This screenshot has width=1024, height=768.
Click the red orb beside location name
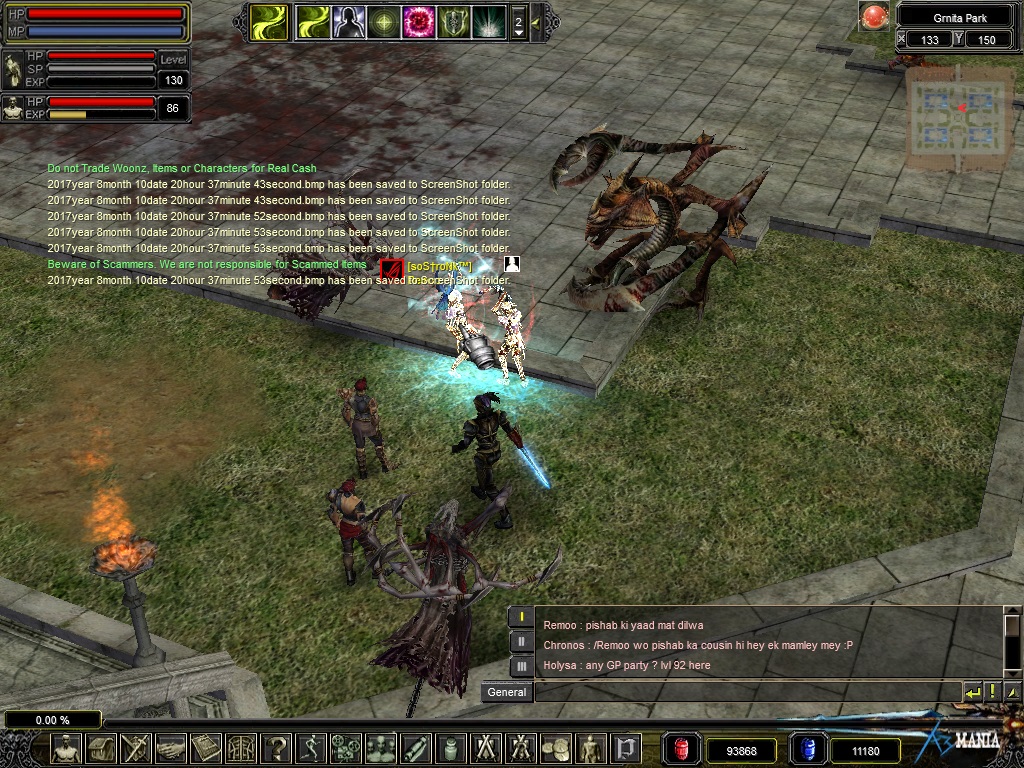tap(875, 17)
